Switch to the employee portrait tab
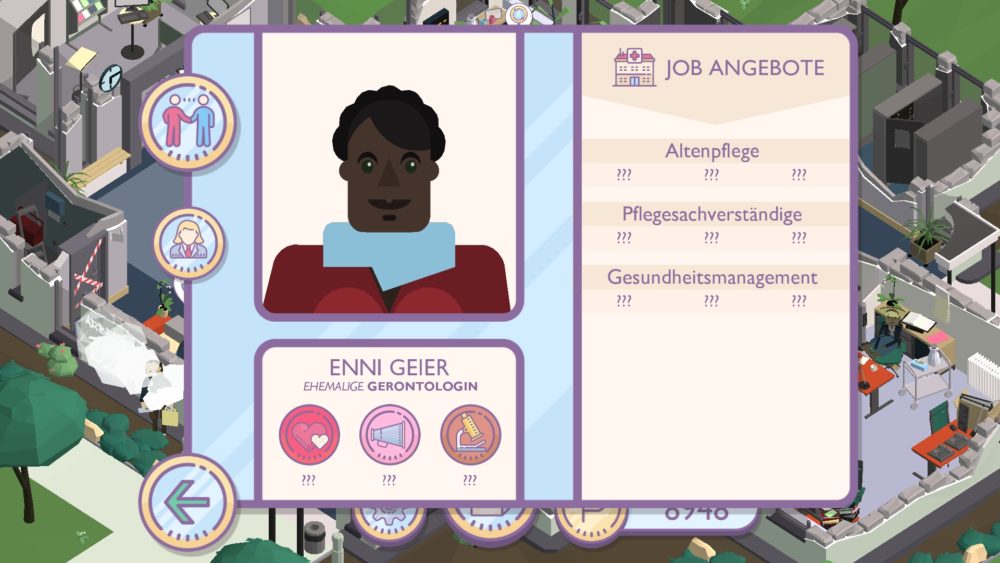The height and width of the screenshot is (563, 1000). coord(188,243)
